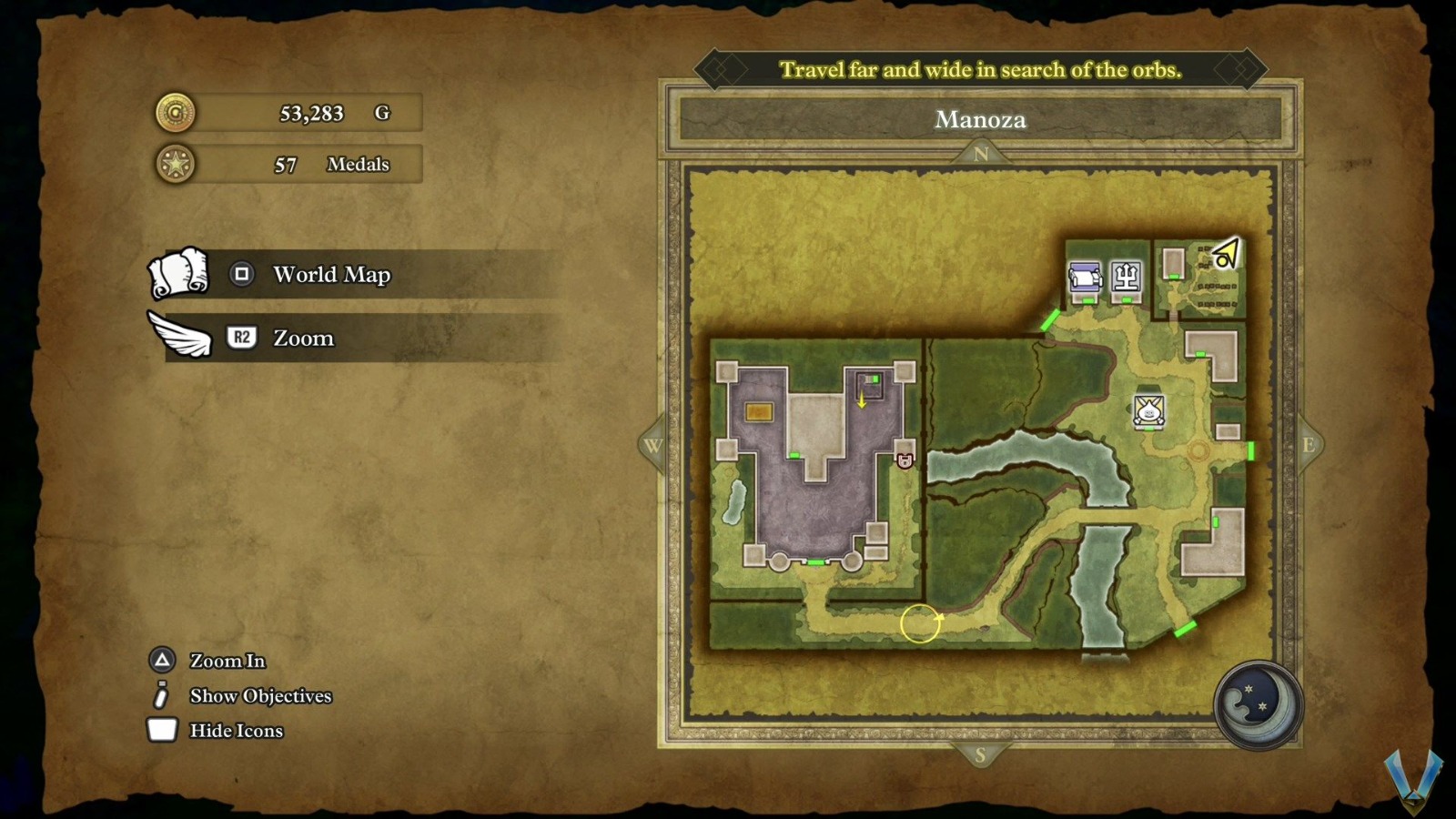Click the yellow circle map cursor
This screenshot has width=1456, height=819.
pyautogui.click(x=920, y=624)
